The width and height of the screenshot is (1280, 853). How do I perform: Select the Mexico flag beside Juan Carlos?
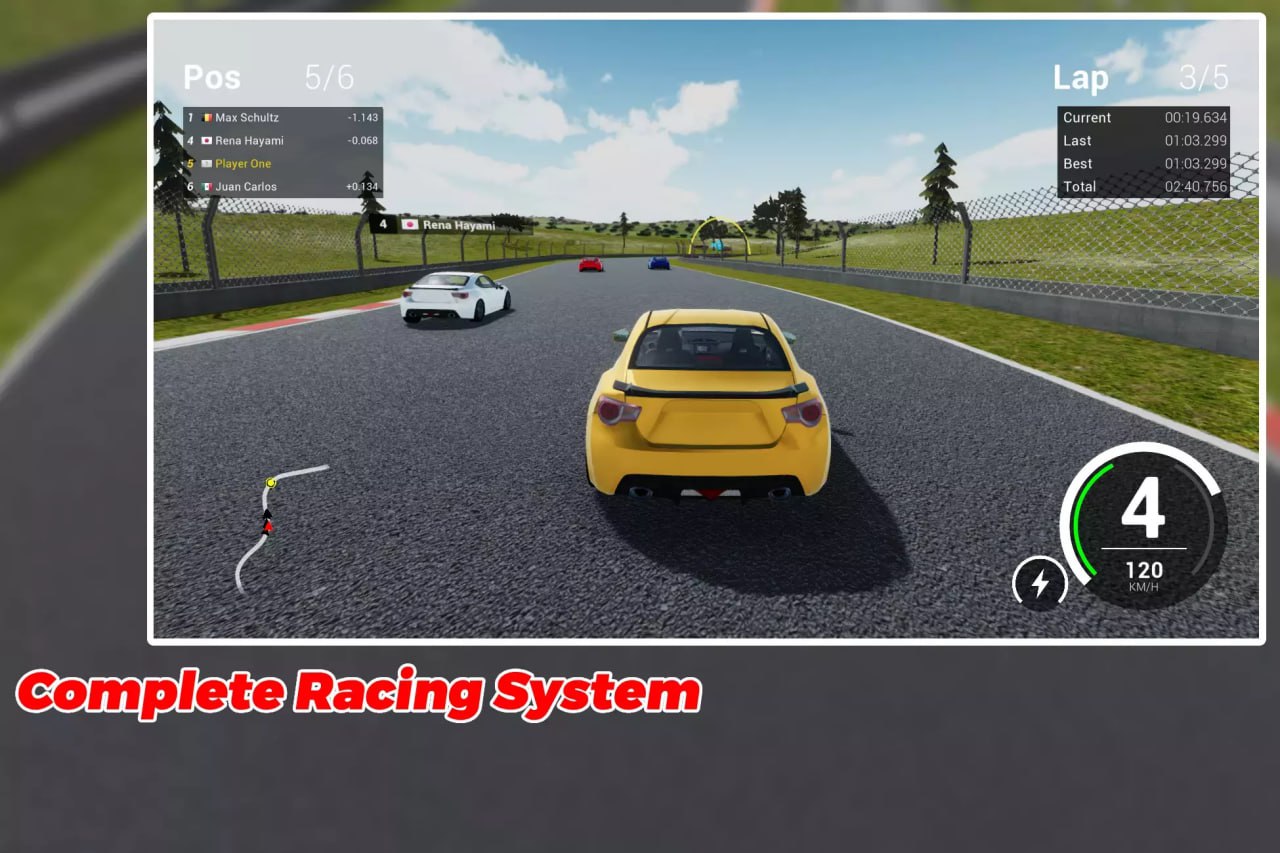(x=208, y=187)
